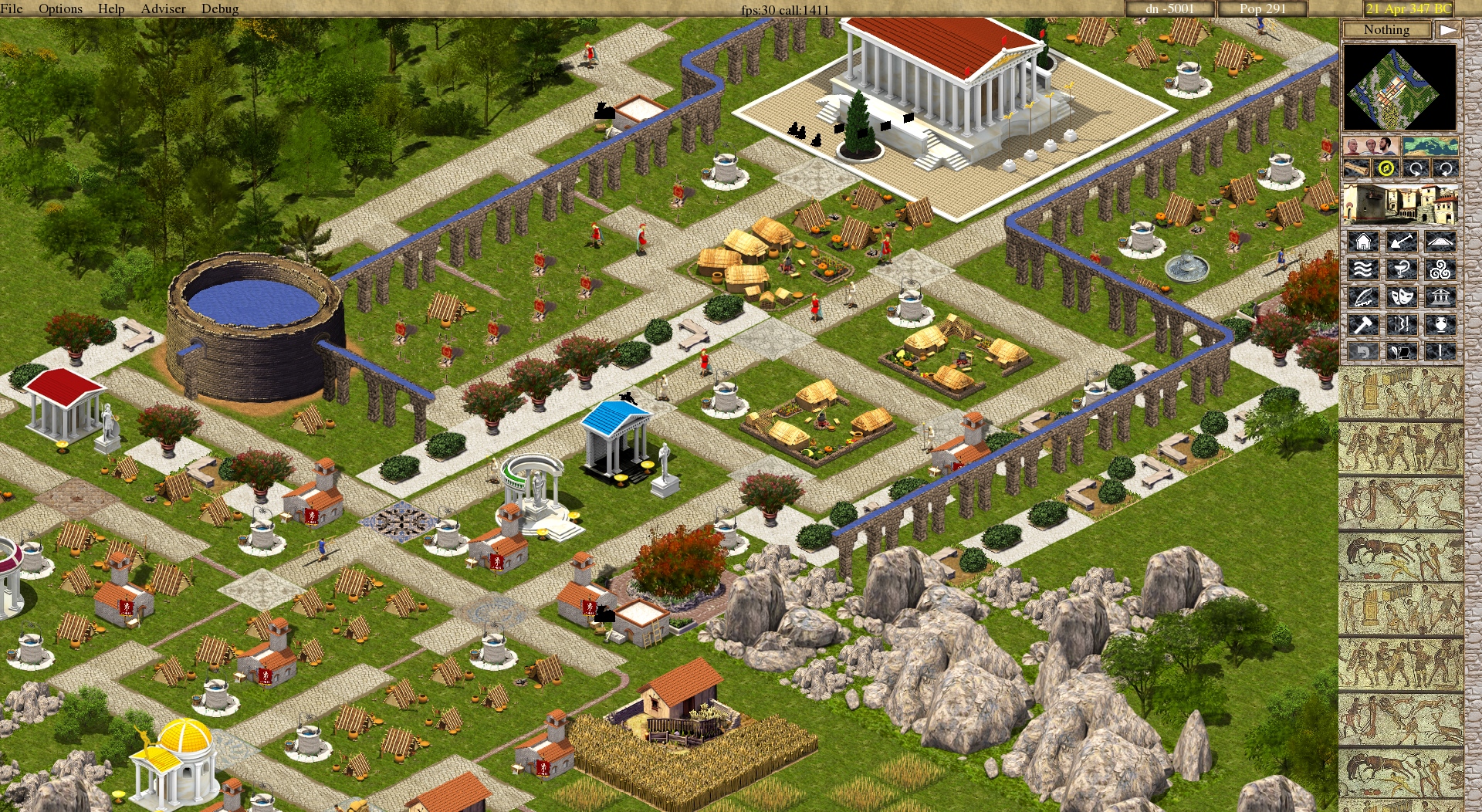This screenshot has width=1482, height=812.
Task: Click the minimap to navigate the city
Action: (x=1401, y=89)
